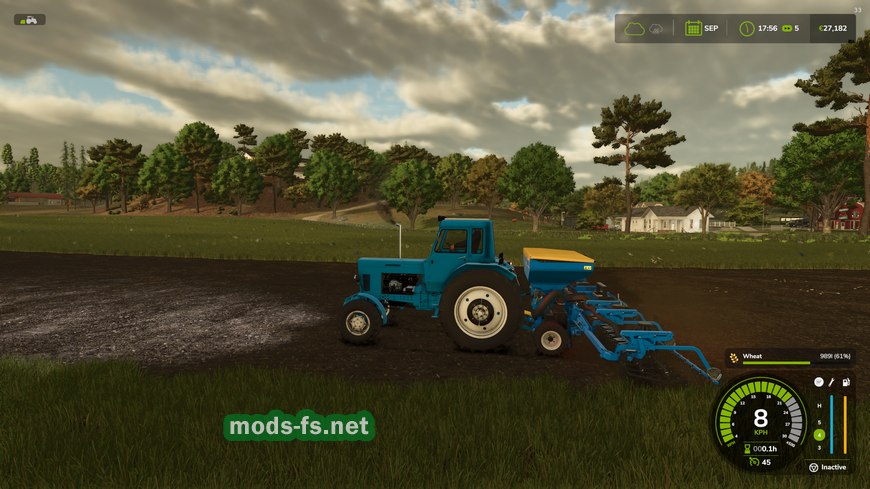
Task: Open the current weather cloud icon
Action: click(x=634, y=28)
